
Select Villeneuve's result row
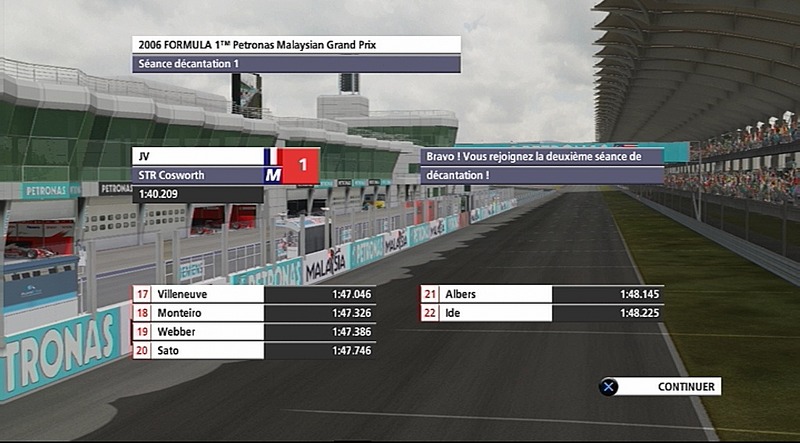254,294
